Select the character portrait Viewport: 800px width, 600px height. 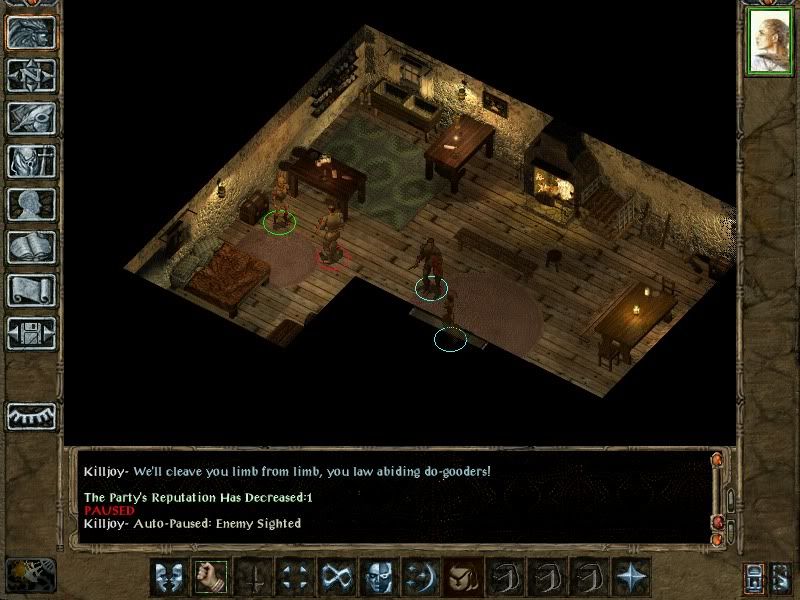point(769,41)
